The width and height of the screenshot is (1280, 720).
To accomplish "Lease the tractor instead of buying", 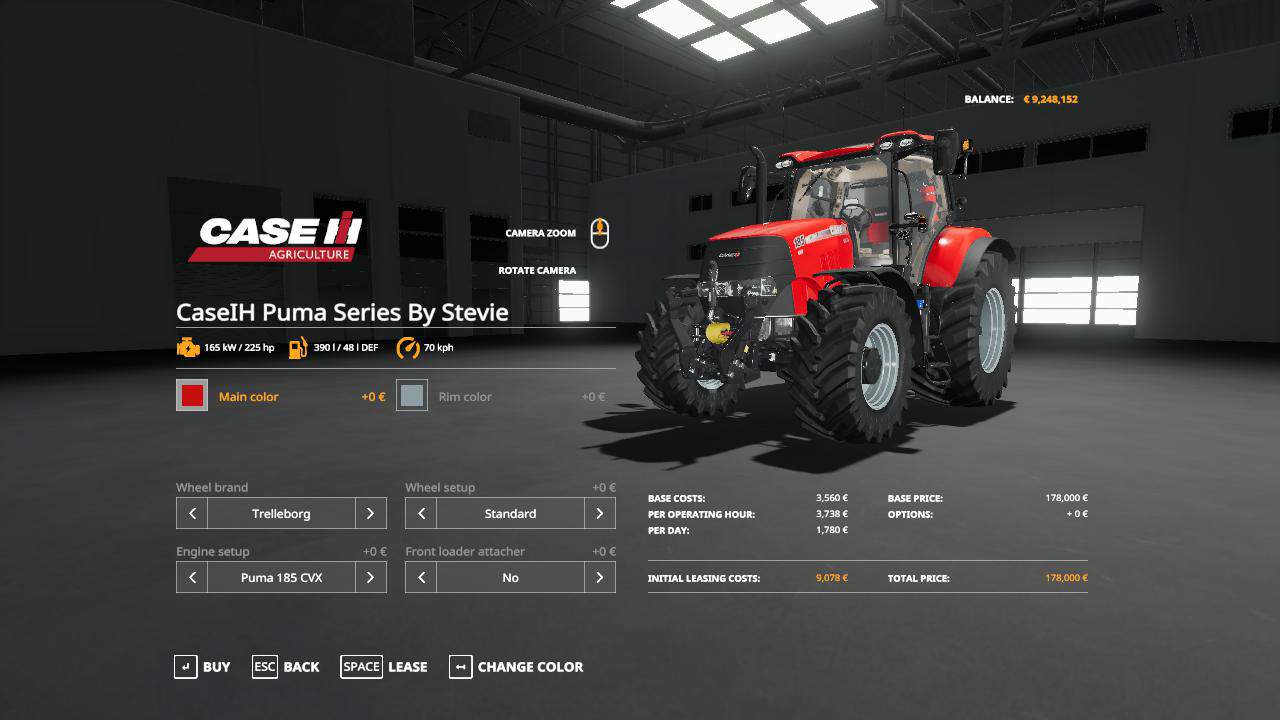I will (x=384, y=667).
